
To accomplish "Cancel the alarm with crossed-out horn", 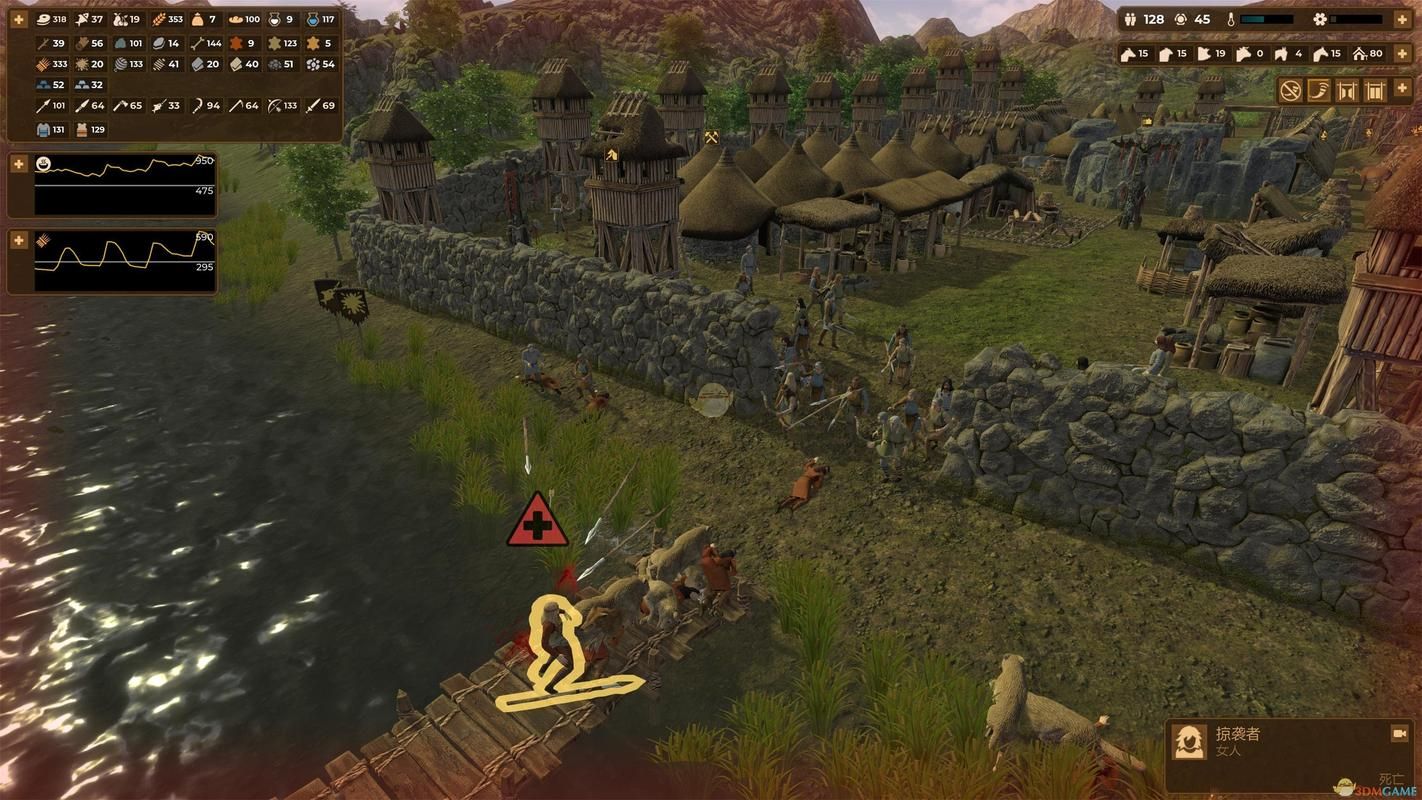I will tap(1291, 91).
